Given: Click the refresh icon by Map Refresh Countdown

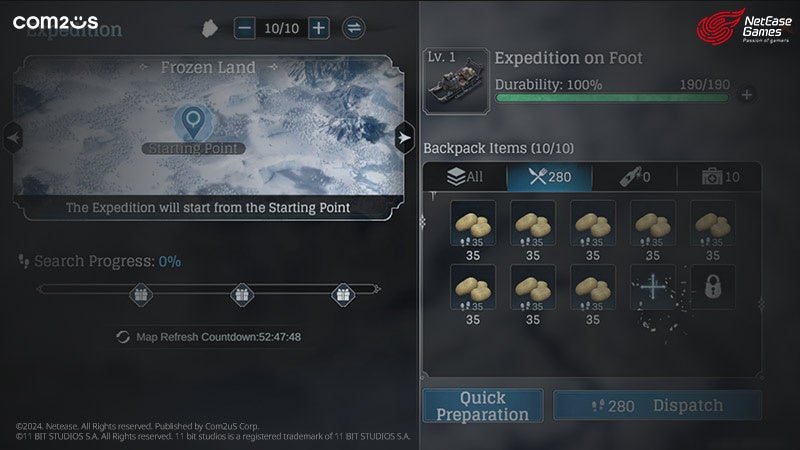Looking at the screenshot, I should point(123,337).
